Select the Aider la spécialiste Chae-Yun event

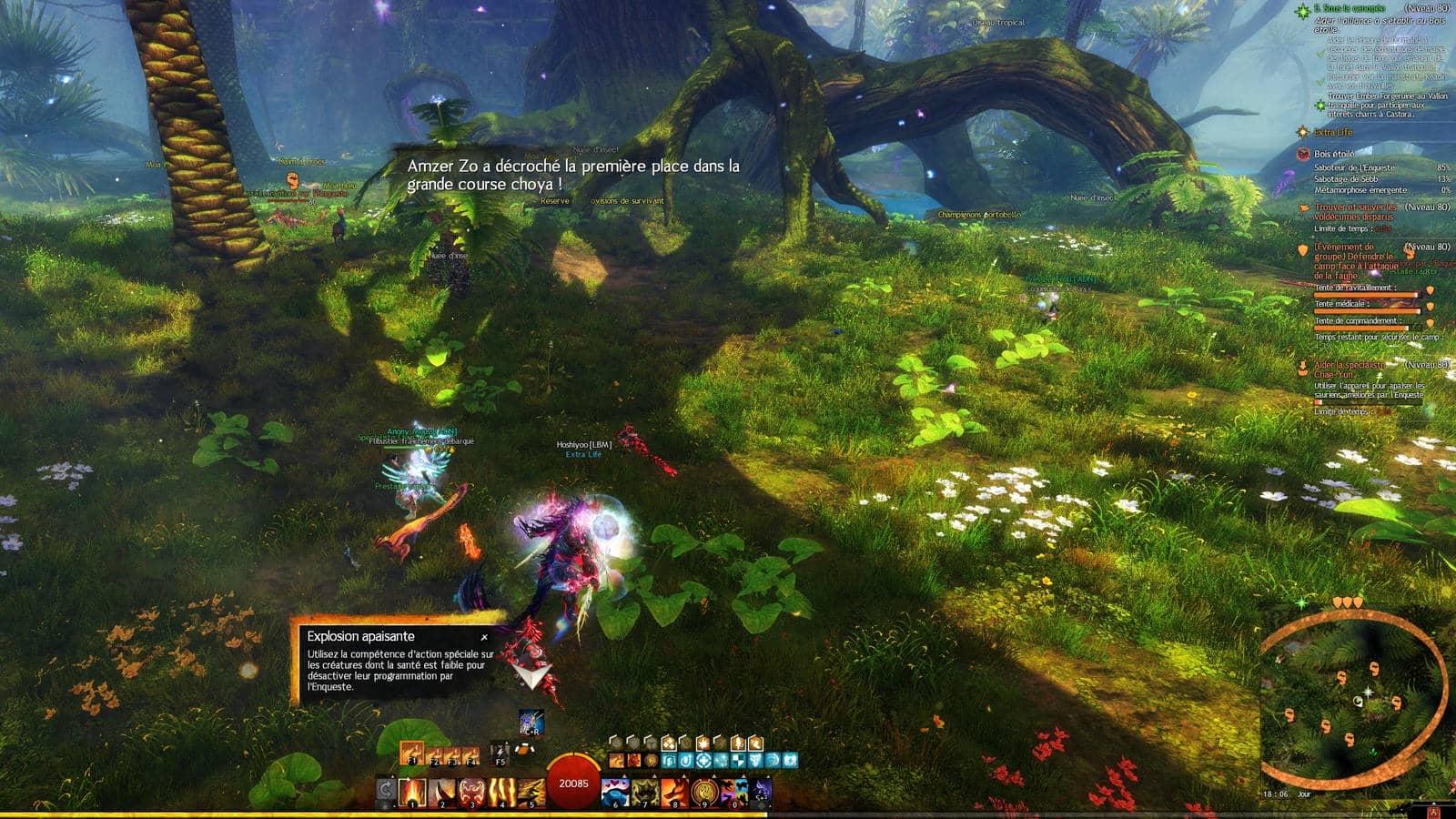(1349, 369)
